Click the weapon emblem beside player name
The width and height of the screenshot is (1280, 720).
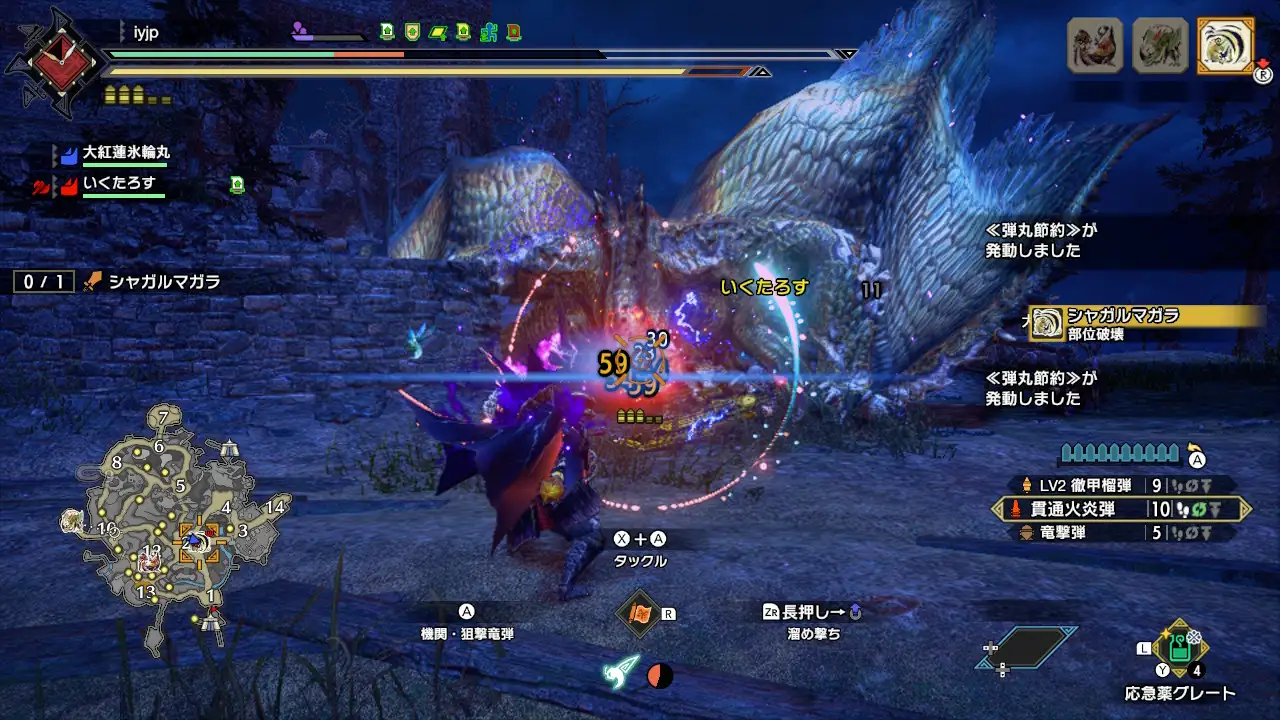(x=54, y=62)
